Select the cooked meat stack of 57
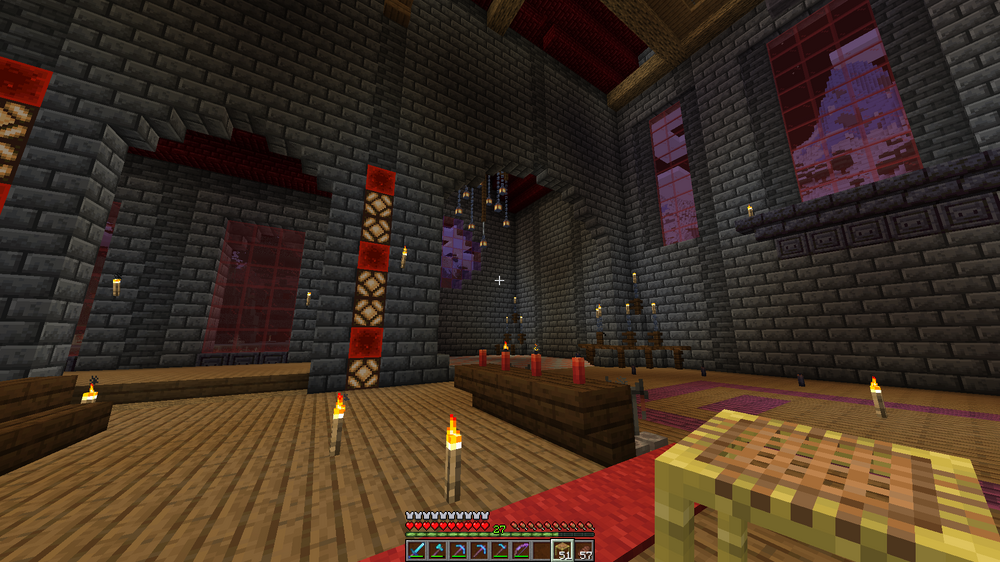 pos(583,550)
